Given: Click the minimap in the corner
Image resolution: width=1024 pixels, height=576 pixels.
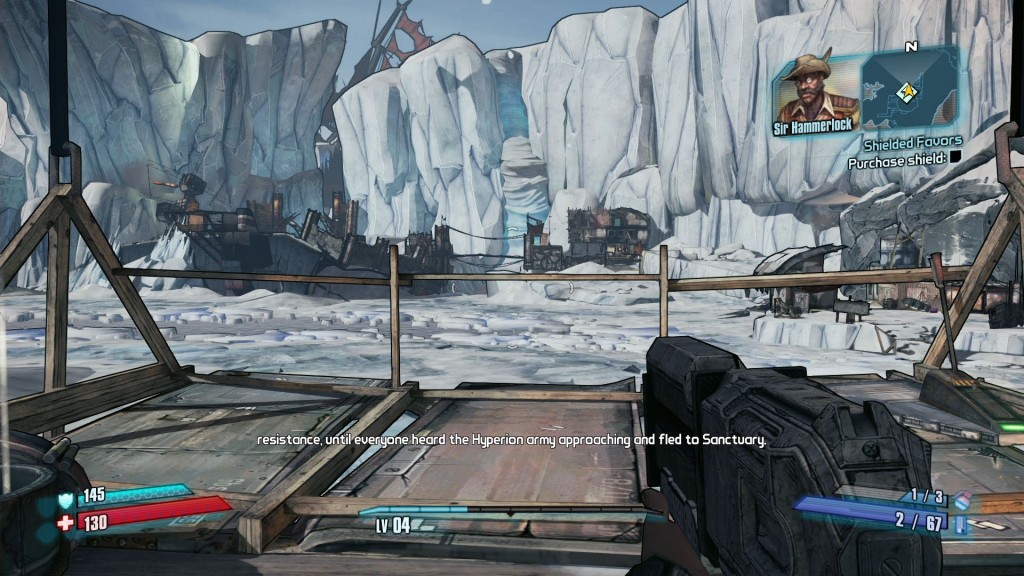Looking at the screenshot, I should point(910,92).
